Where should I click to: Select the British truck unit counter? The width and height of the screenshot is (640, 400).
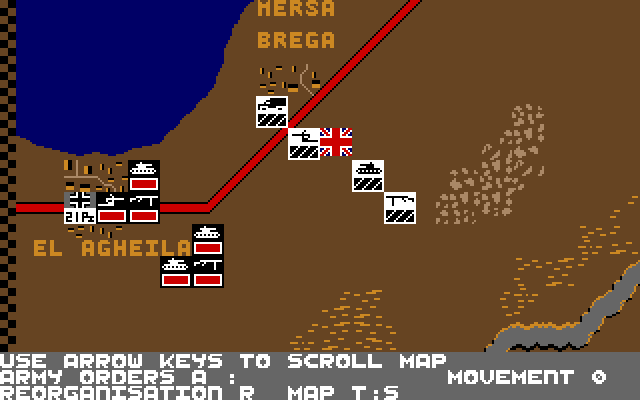(x=272, y=112)
